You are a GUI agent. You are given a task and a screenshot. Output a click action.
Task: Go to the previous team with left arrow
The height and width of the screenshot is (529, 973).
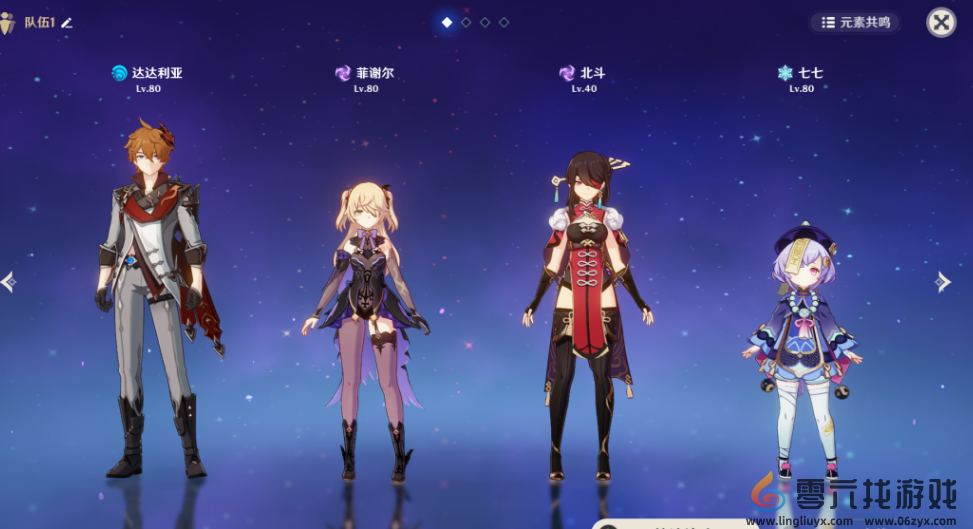pyautogui.click(x=9, y=282)
